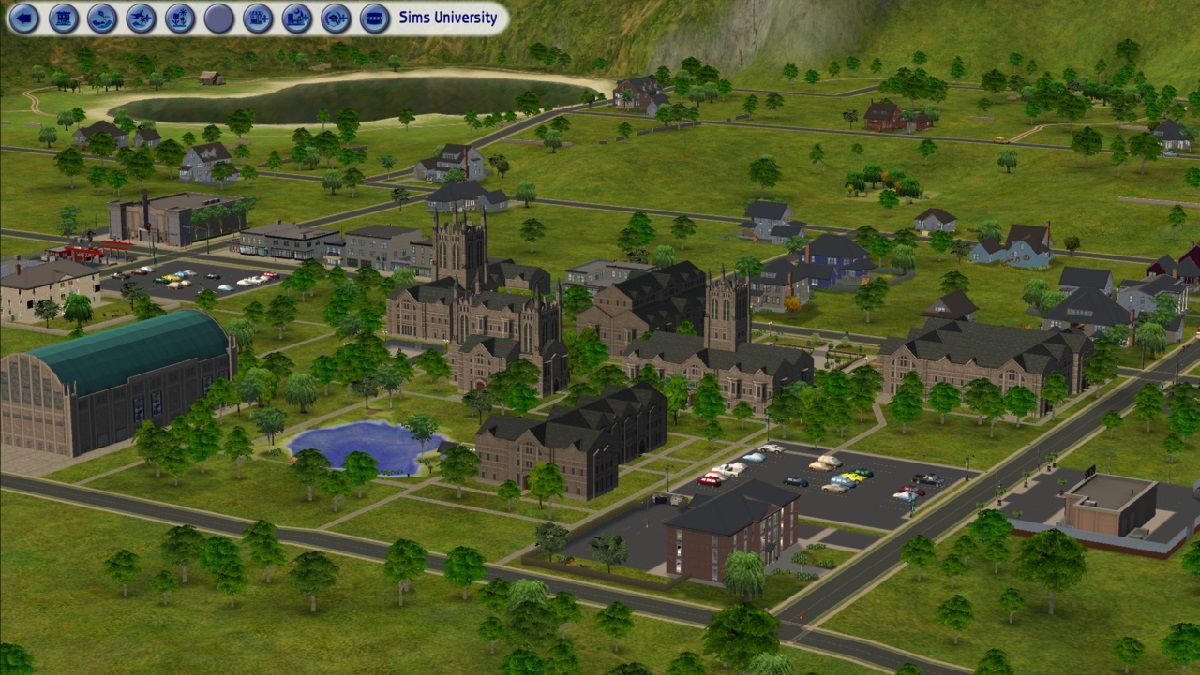This screenshot has height=675, width=1200.
Task: Open the buildings-with-plus icon
Action: 258,18
